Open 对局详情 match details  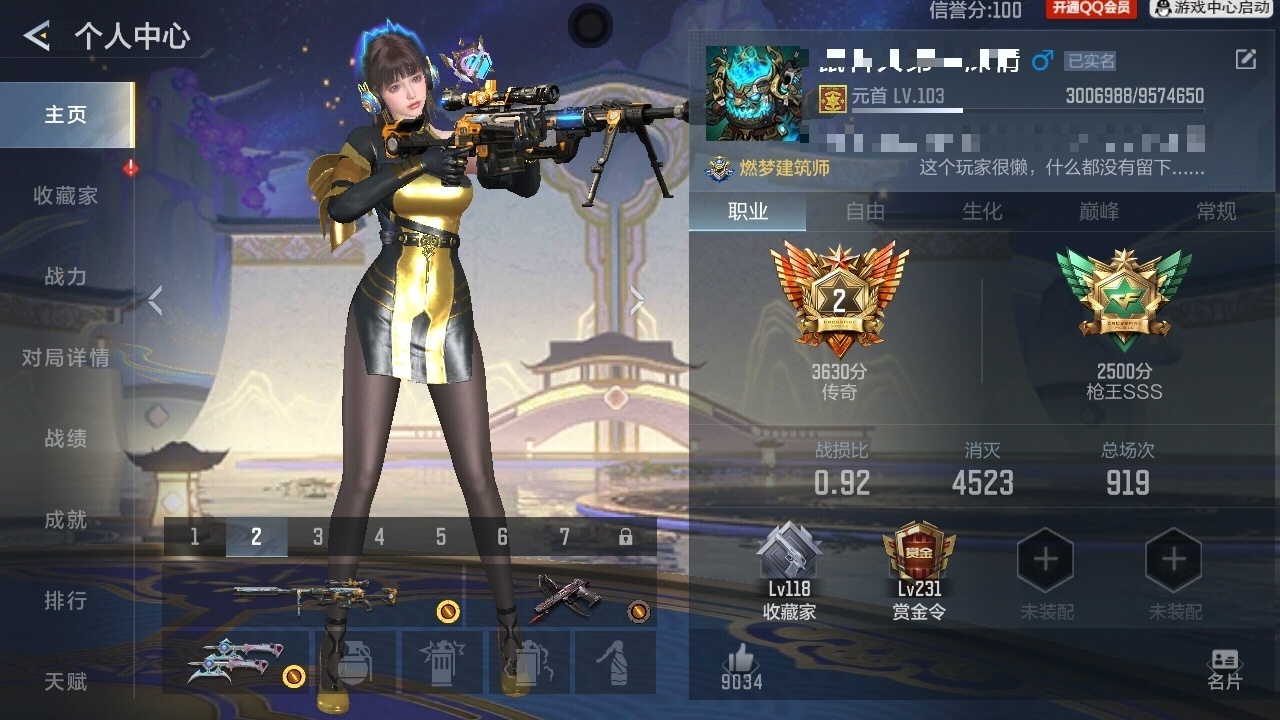pyautogui.click(x=66, y=358)
